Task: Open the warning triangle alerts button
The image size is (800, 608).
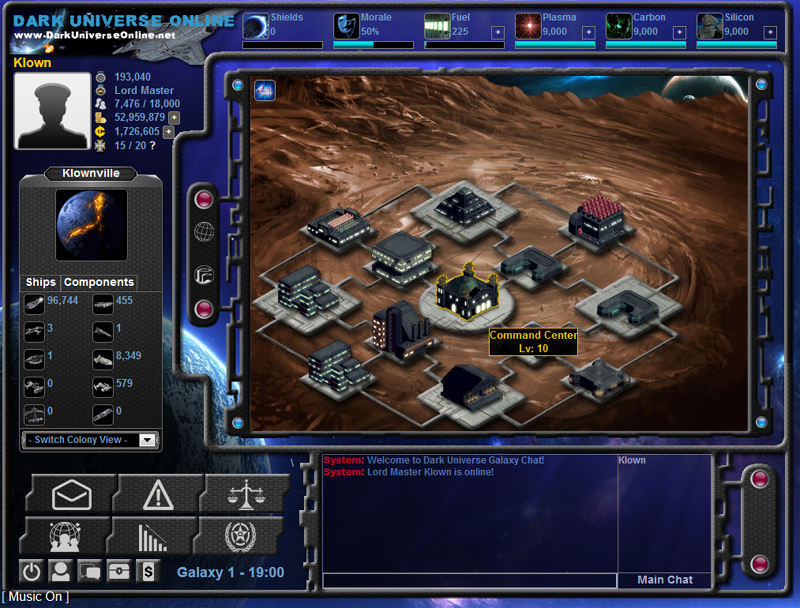Action: point(158,494)
